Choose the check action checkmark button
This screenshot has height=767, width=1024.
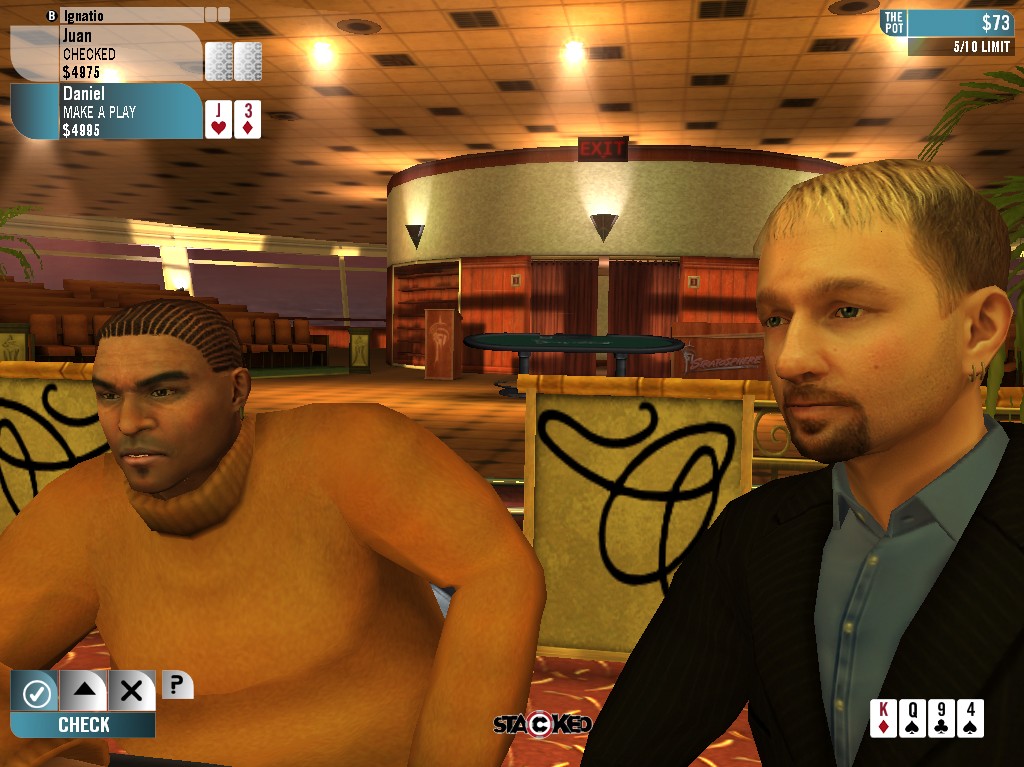[x=35, y=690]
